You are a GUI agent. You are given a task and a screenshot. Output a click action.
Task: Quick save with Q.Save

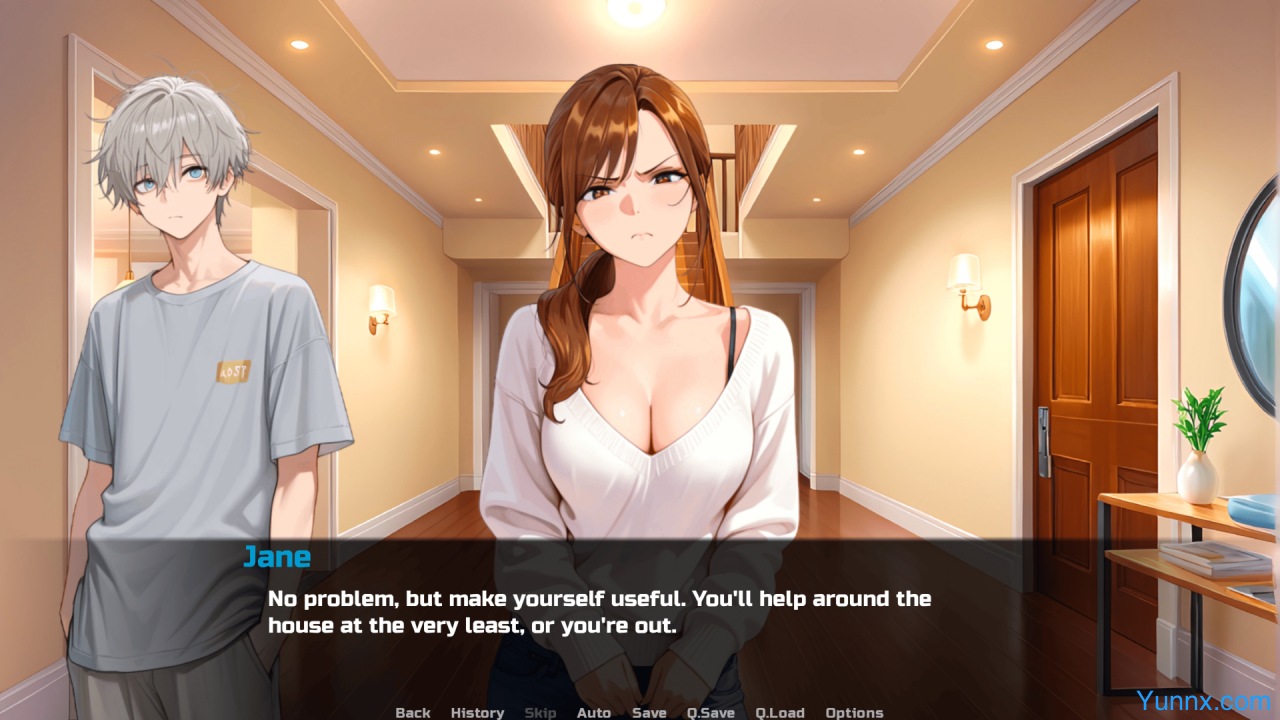pyautogui.click(x=710, y=712)
